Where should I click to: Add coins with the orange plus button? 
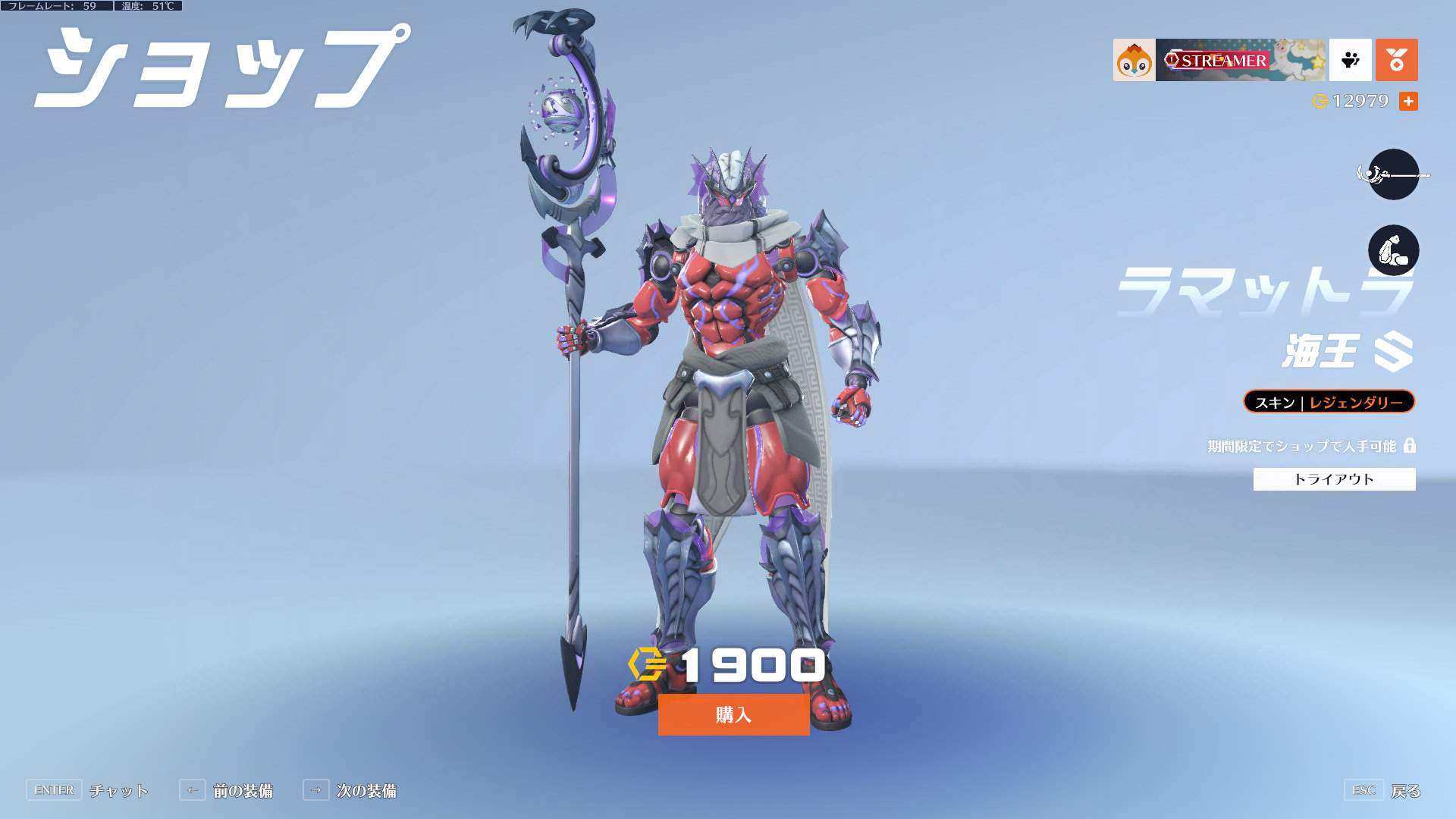click(x=1408, y=101)
